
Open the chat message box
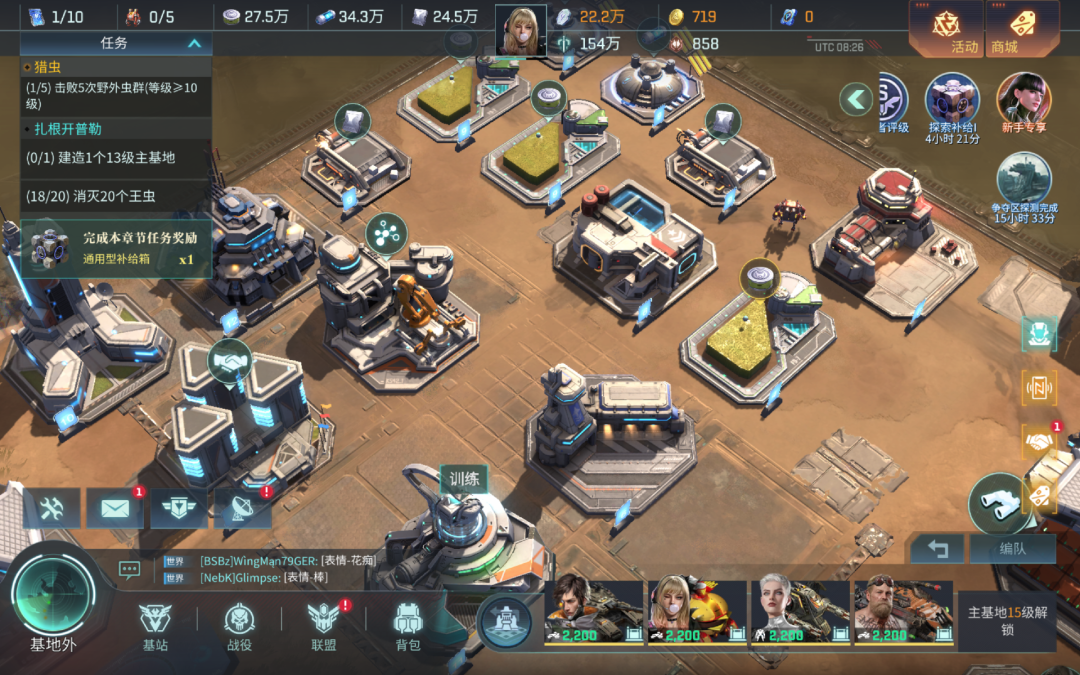tap(130, 569)
